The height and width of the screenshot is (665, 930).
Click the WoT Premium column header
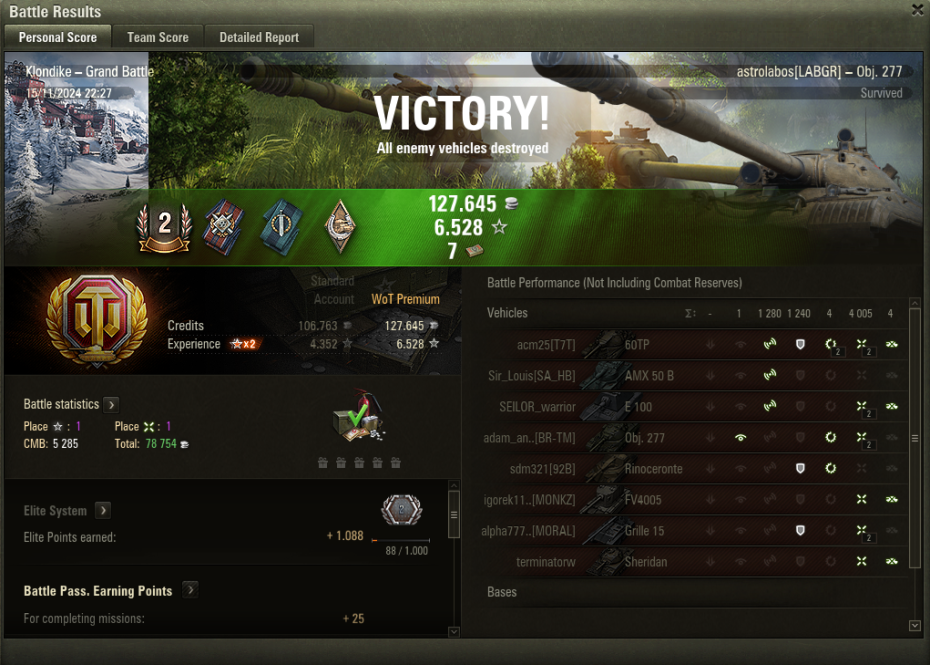pyautogui.click(x=405, y=299)
